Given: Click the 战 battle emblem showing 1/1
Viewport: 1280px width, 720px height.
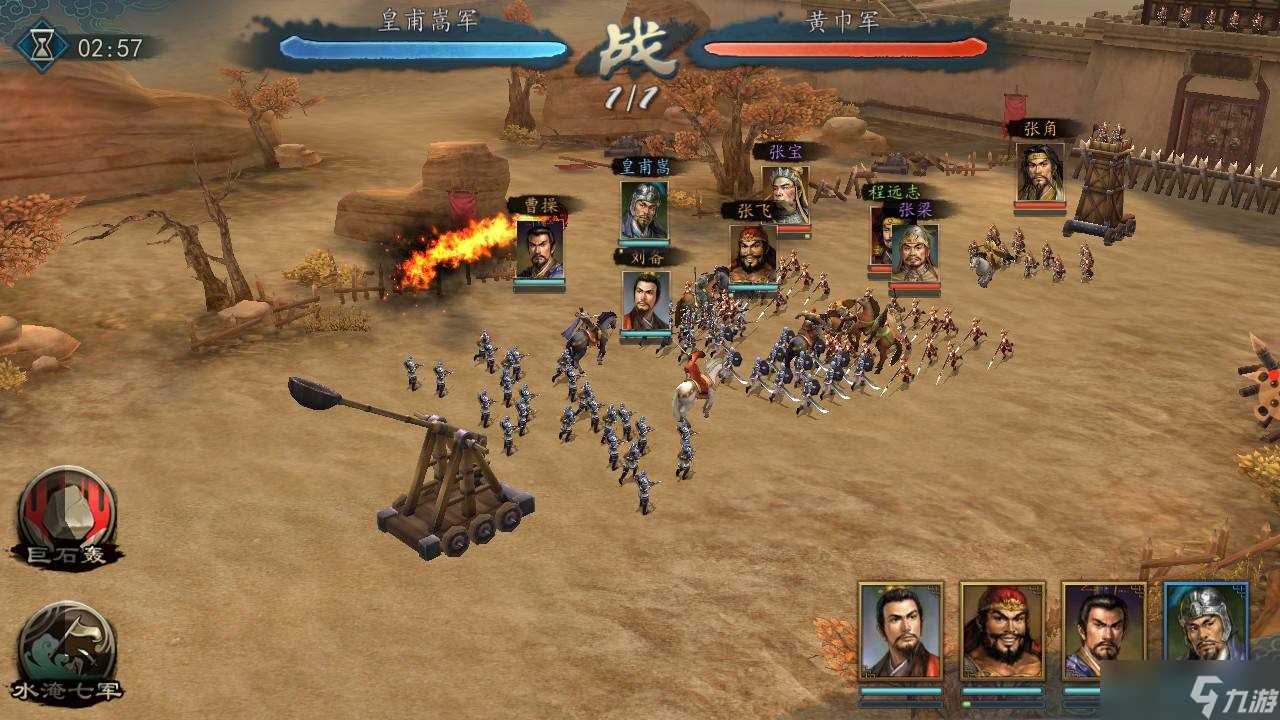Looking at the screenshot, I should [637, 55].
